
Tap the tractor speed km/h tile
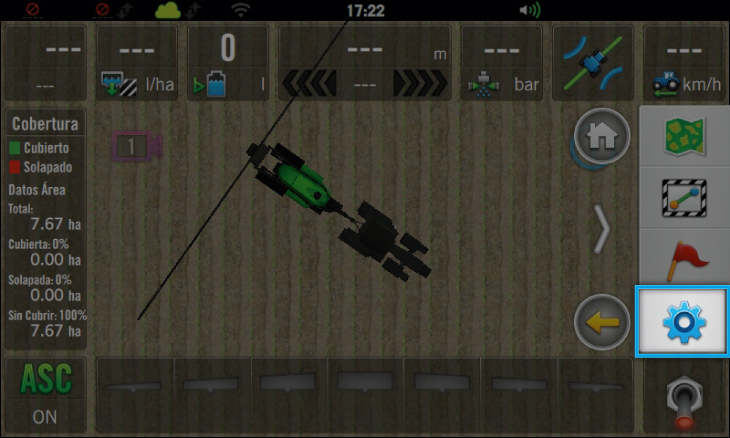[x=683, y=63]
